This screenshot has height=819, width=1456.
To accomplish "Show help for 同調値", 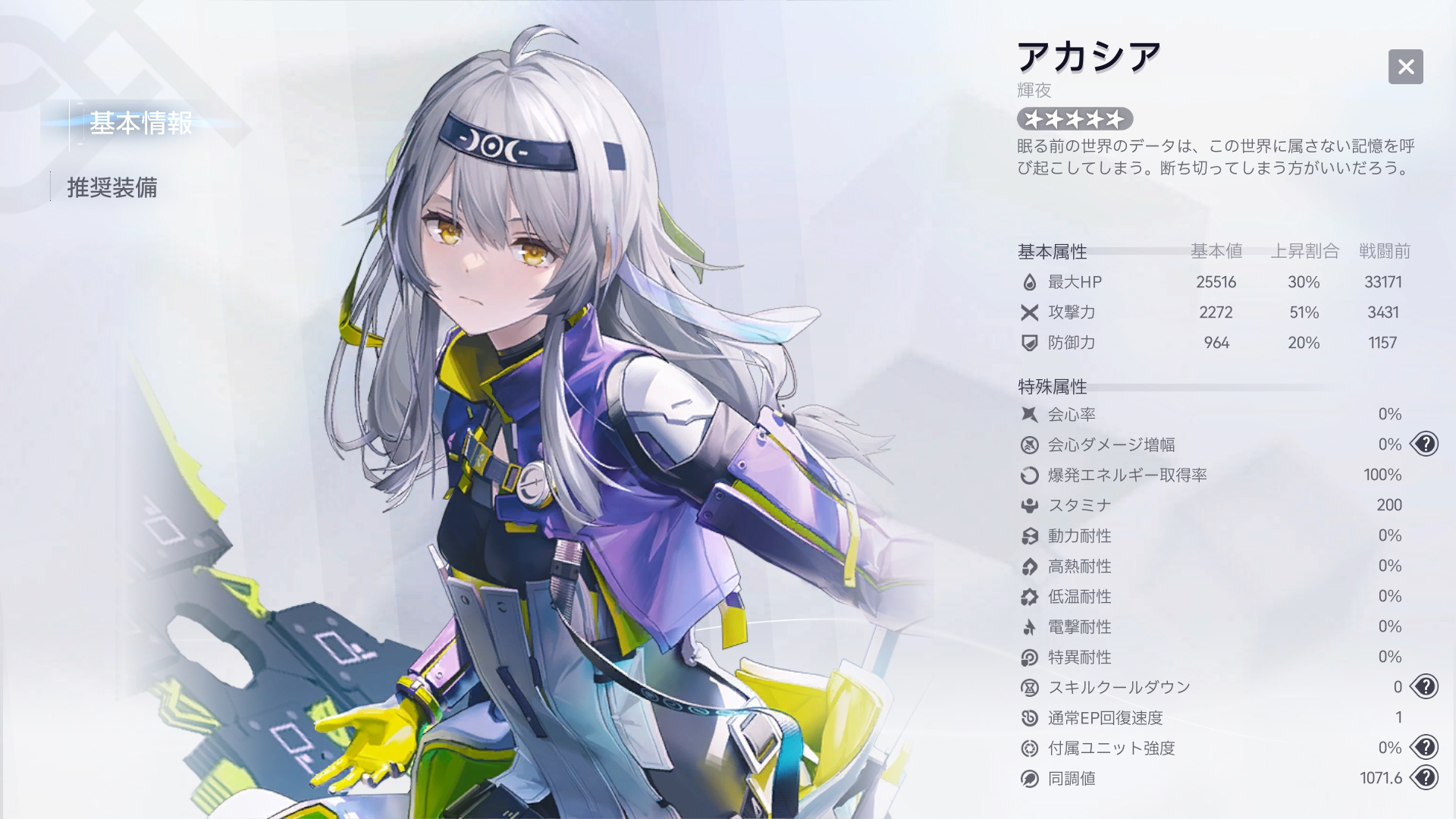I will pos(1425,778).
